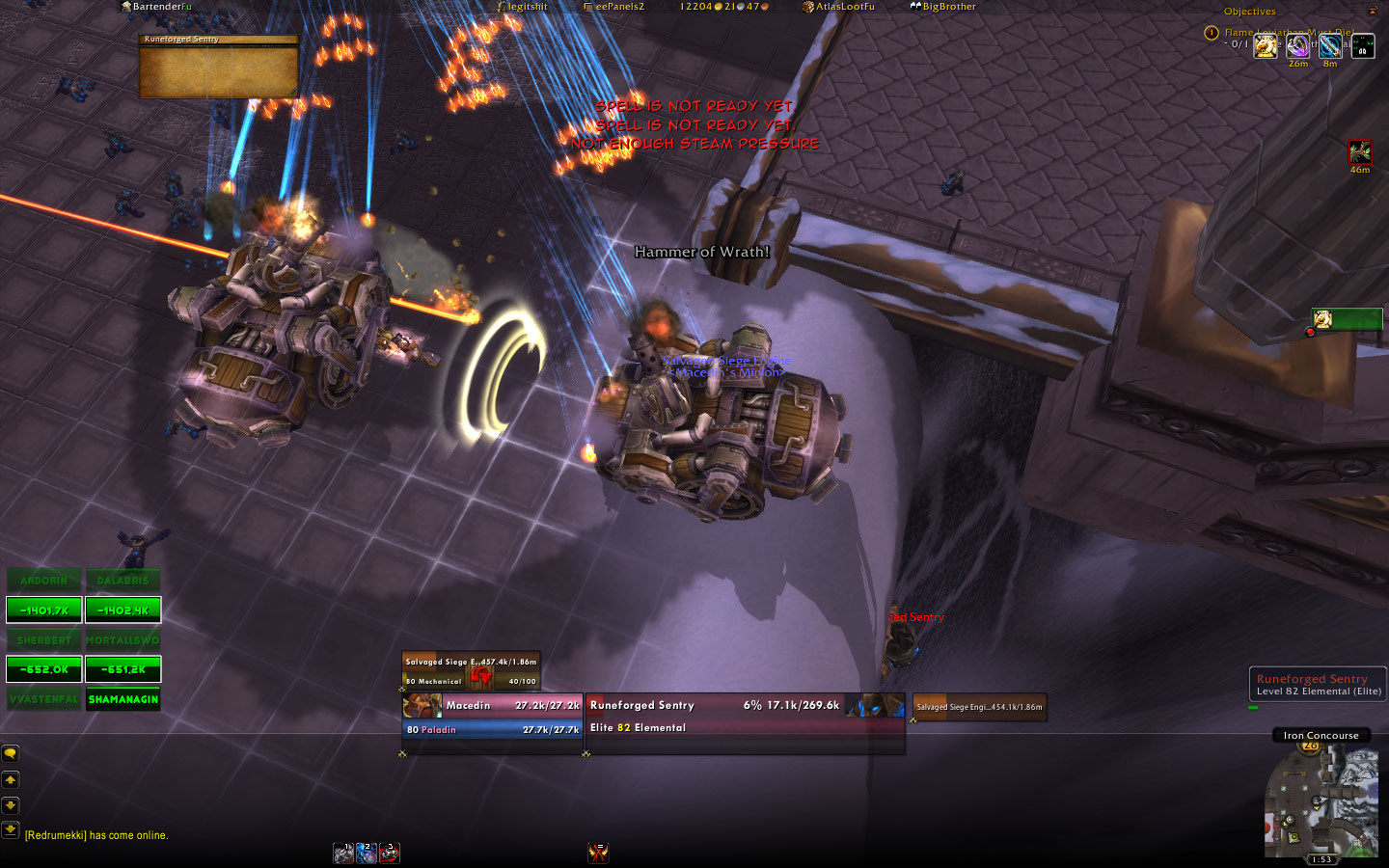Select Mortallswo in the raid frames
The height and width of the screenshot is (868, 1389).
tap(123, 639)
